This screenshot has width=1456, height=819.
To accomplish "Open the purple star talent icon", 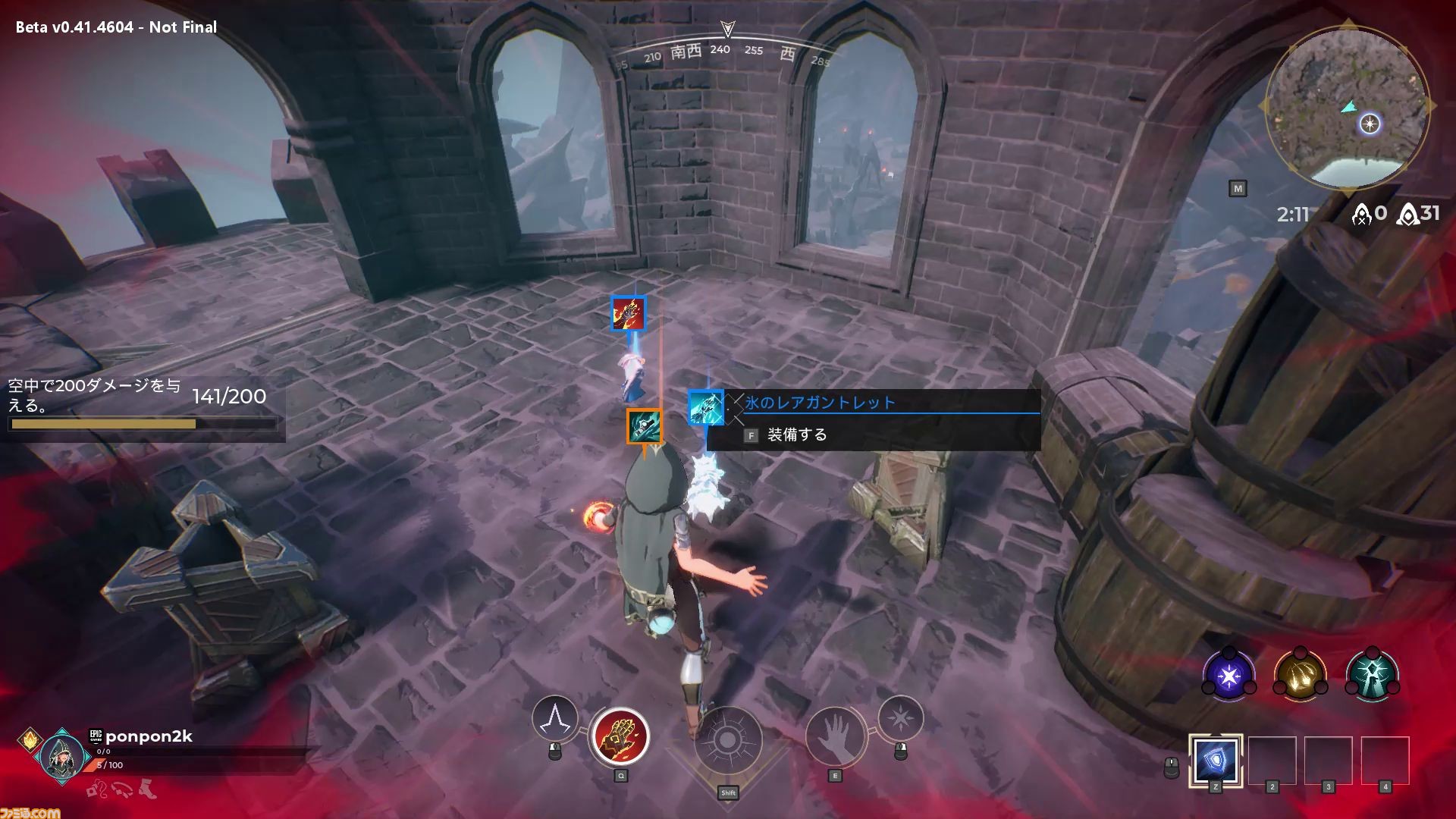I will click(x=1228, y=675).
